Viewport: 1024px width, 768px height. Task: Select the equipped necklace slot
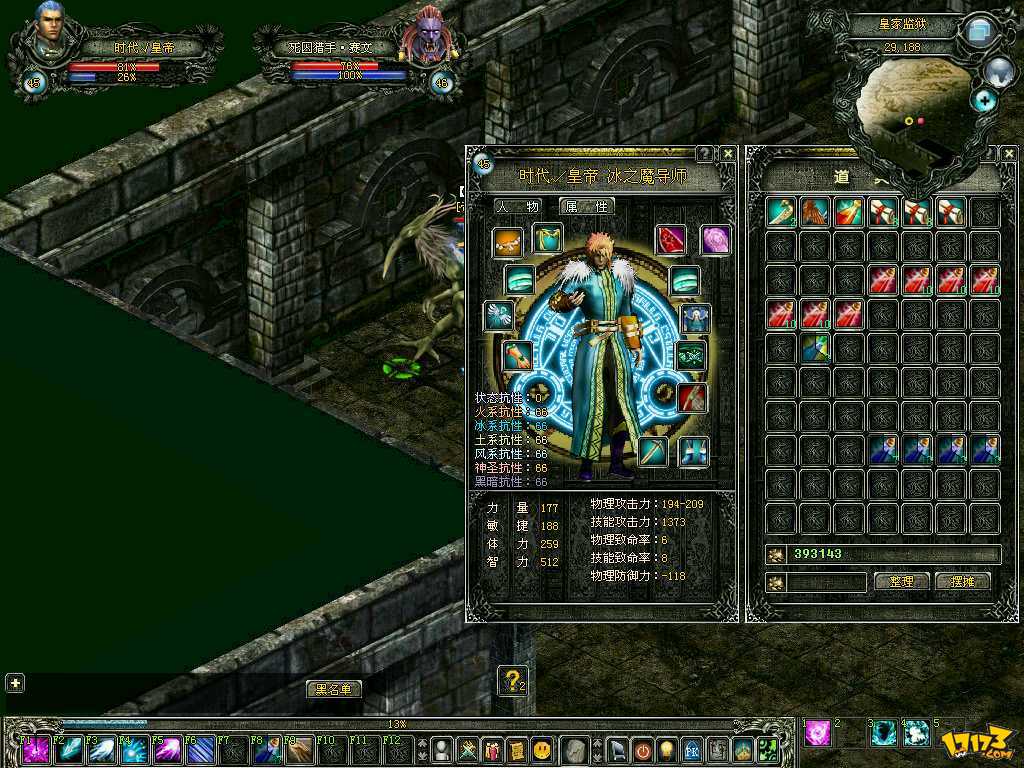(508, 241)
